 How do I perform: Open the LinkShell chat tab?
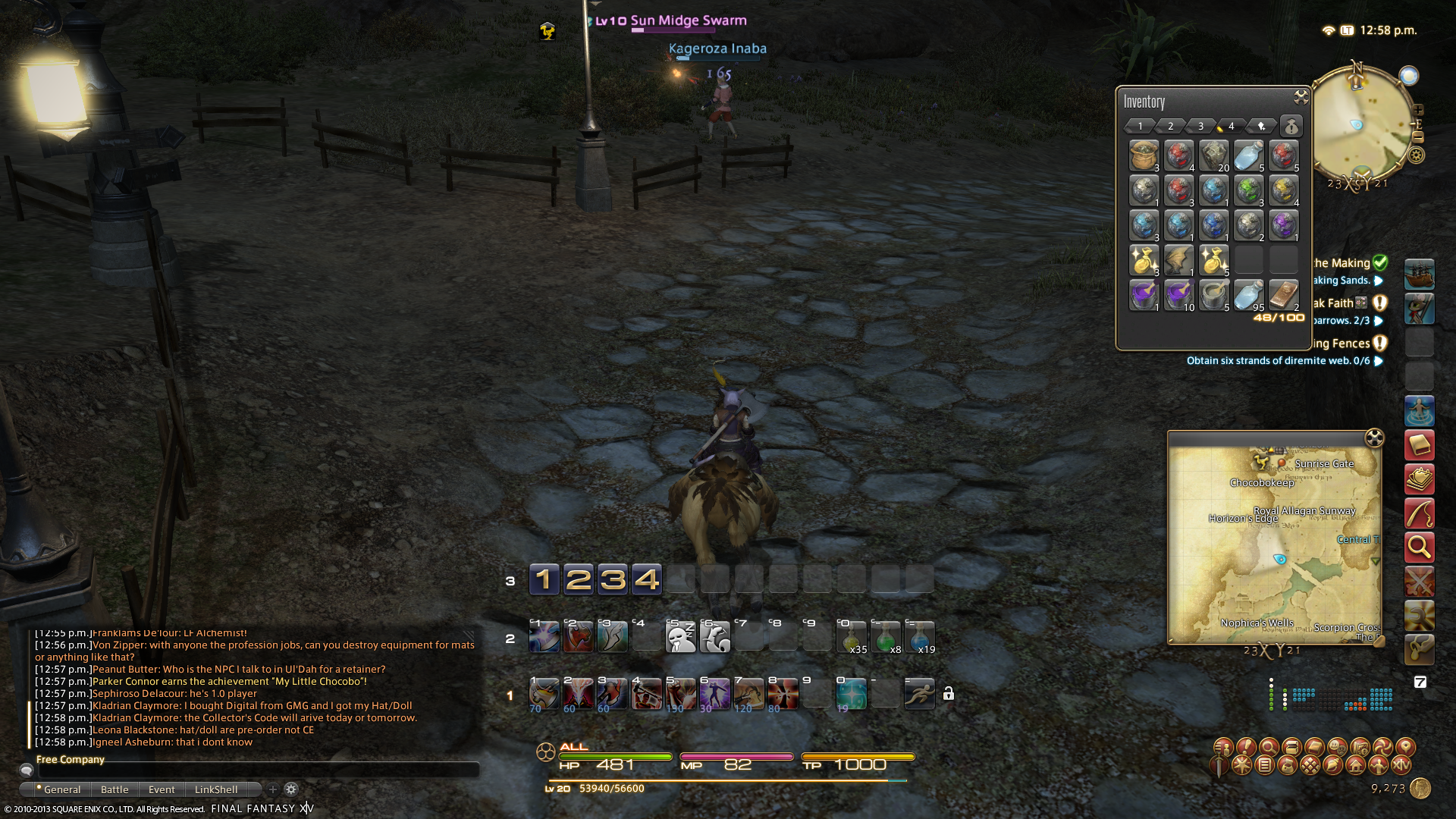pos(216,789)
